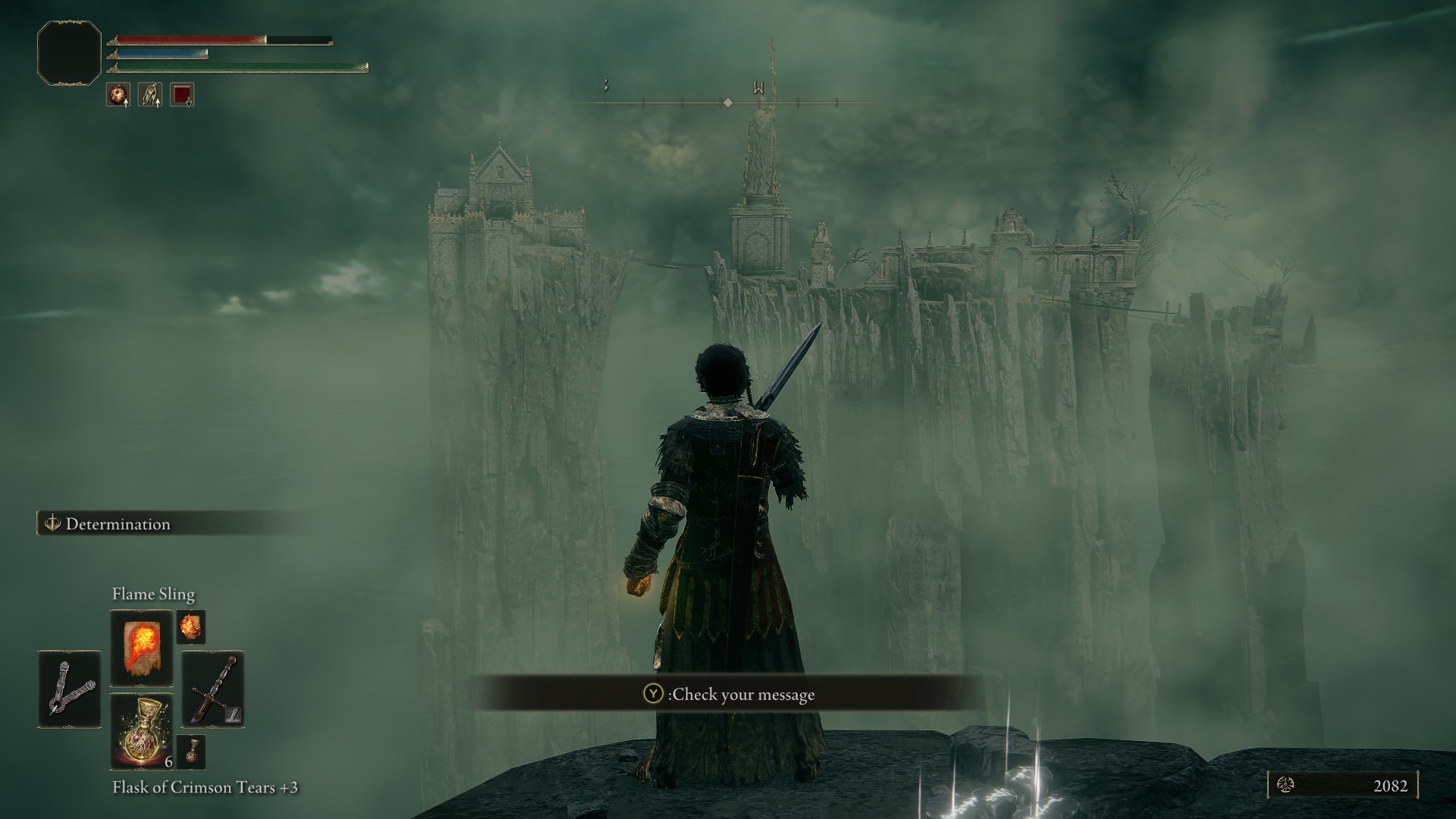Click the small next-item flask icon
The image size is (1456, 819).
190,752
